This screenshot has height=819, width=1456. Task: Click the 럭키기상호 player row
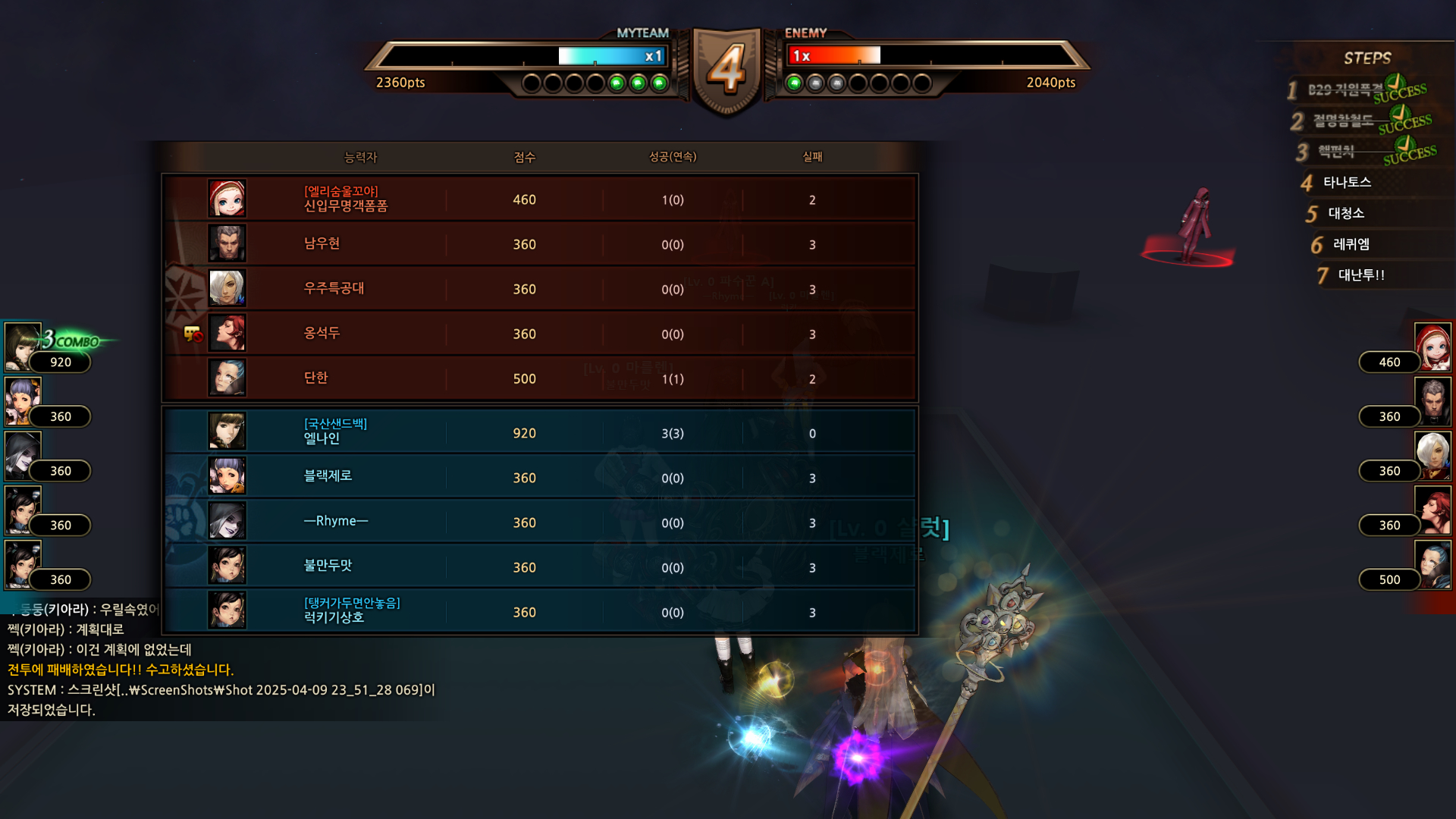point(538,612)
